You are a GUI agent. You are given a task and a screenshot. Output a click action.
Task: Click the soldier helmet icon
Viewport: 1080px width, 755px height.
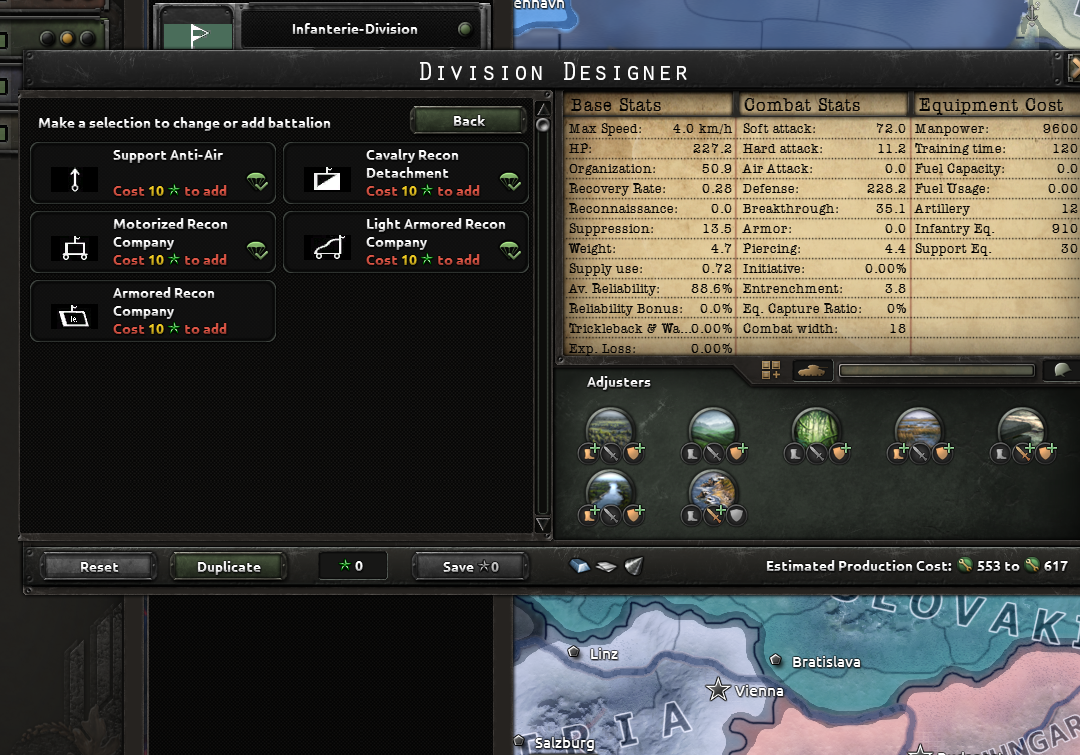click(1060, 371)
